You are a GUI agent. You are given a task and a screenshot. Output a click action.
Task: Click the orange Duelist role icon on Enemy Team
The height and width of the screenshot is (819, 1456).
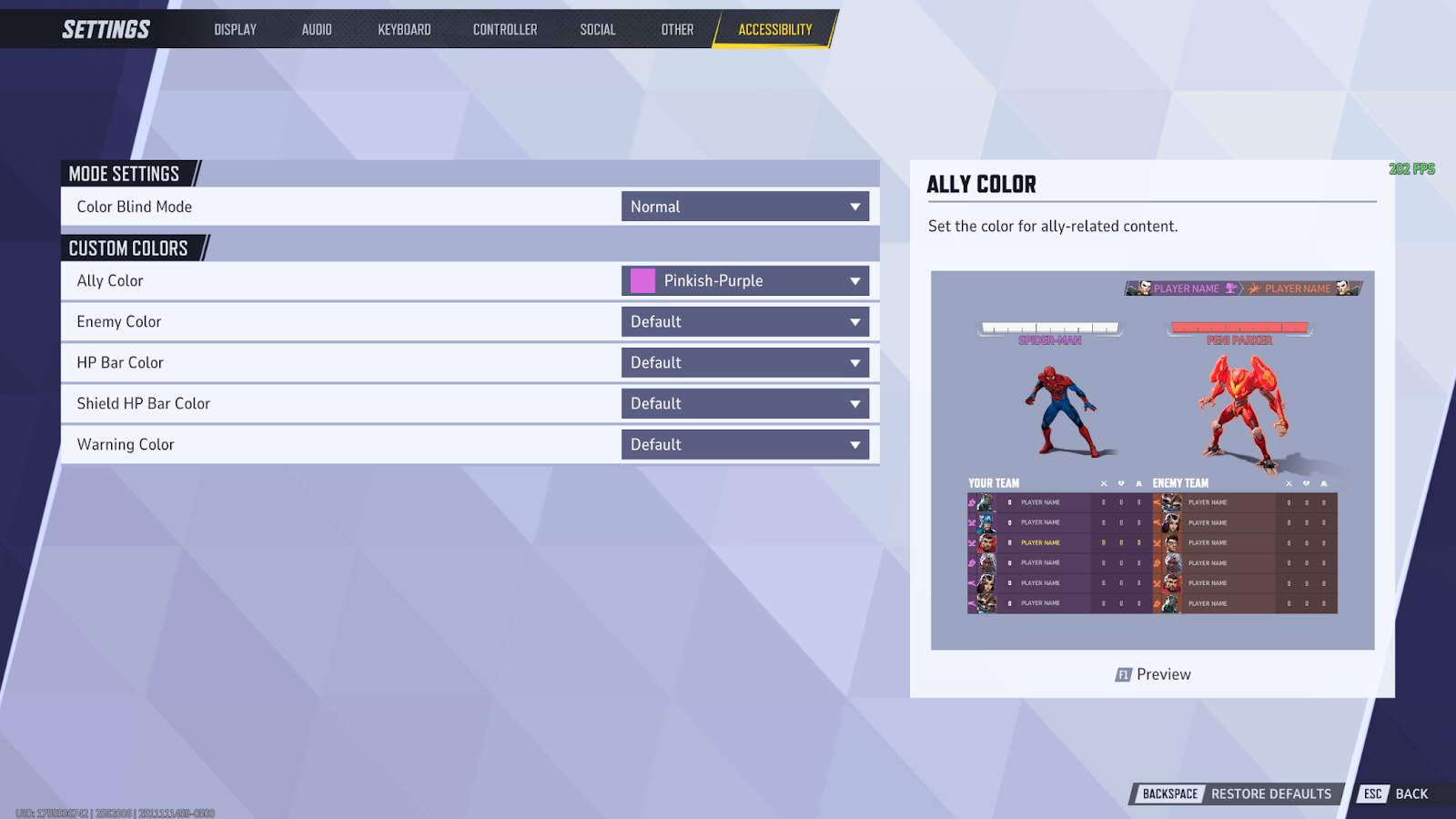pyautogui.click(x=1158, y=543)
